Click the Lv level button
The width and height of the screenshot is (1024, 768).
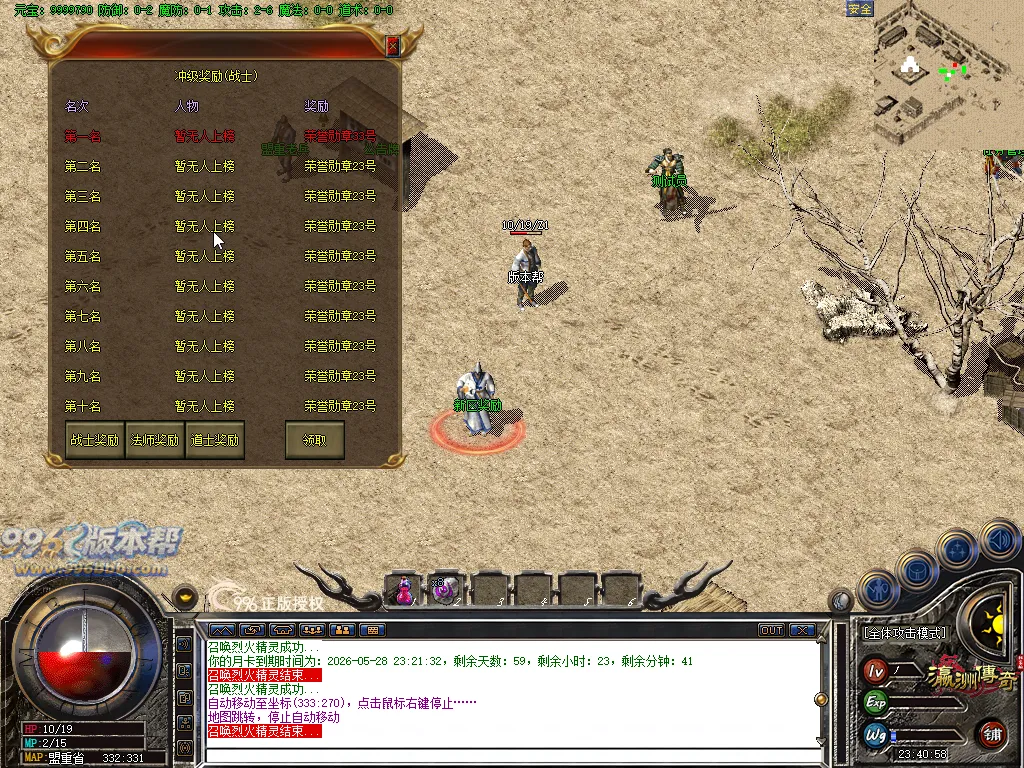876,670
